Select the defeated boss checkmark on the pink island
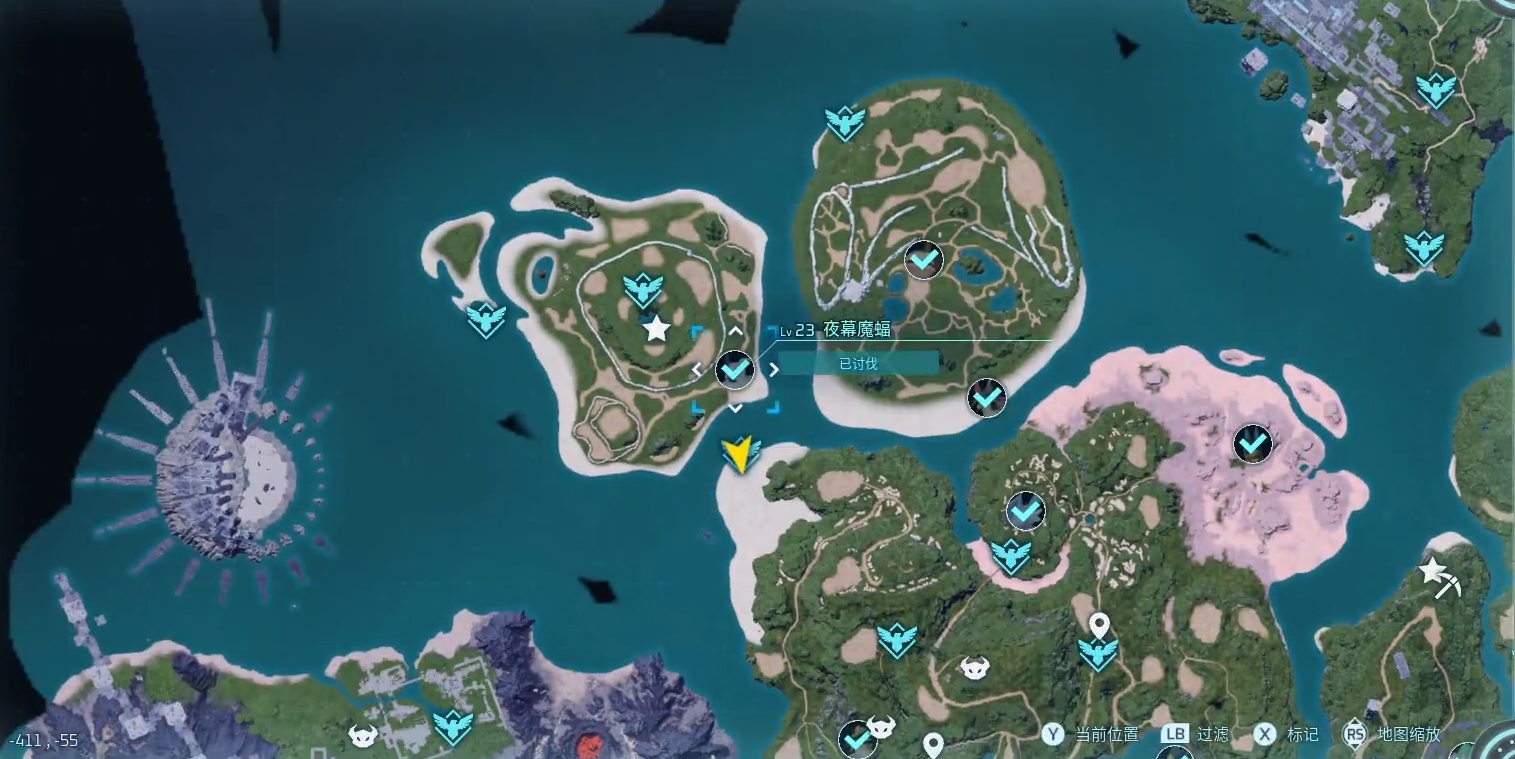1515x759 pixels. [x=1252, y=443]
